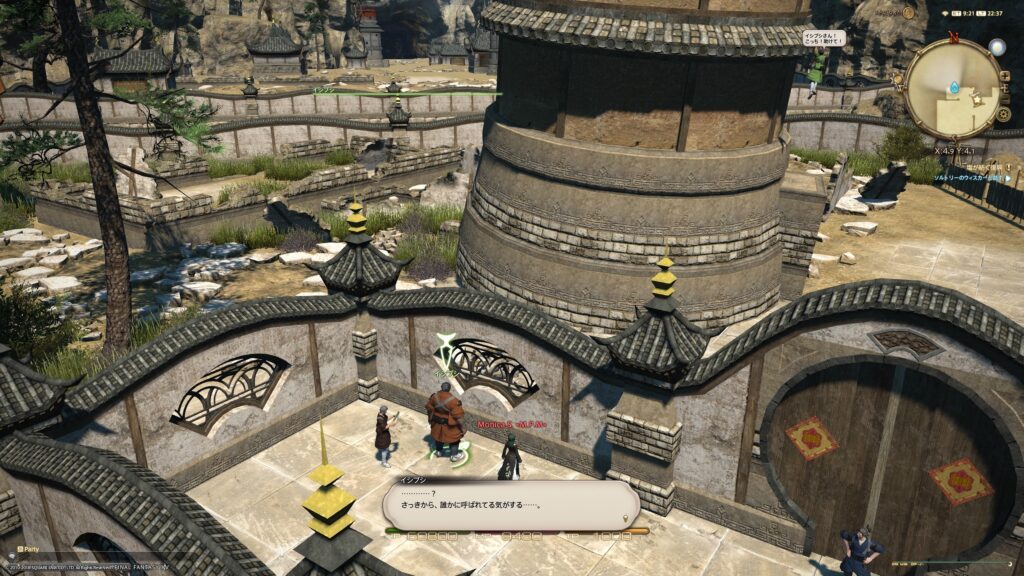Click the circular minimap
Viewport: 1024px width, 576px height.
coord(953,88)
